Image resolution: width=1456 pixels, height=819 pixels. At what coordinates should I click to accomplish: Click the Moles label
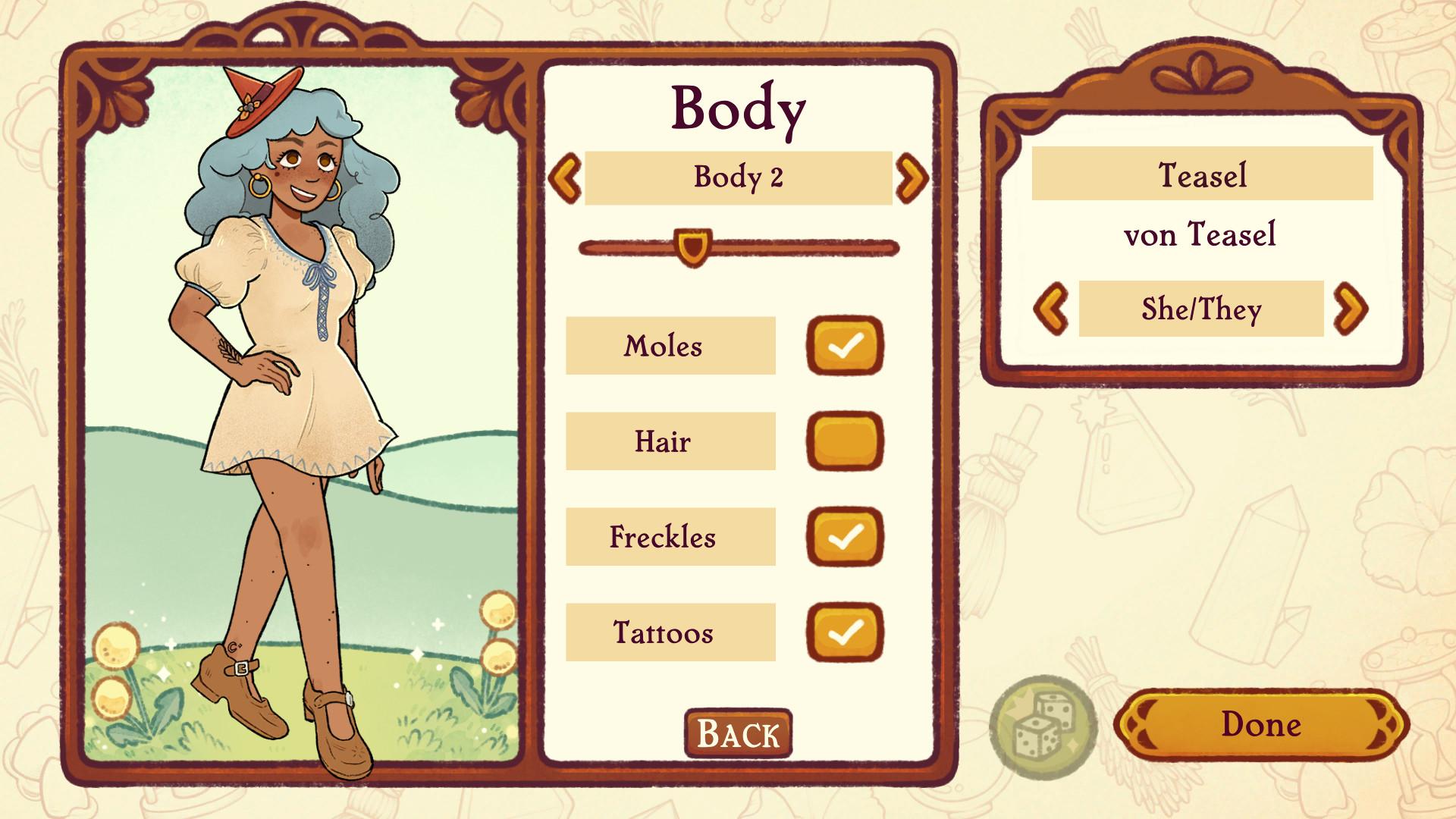point(670,346)
